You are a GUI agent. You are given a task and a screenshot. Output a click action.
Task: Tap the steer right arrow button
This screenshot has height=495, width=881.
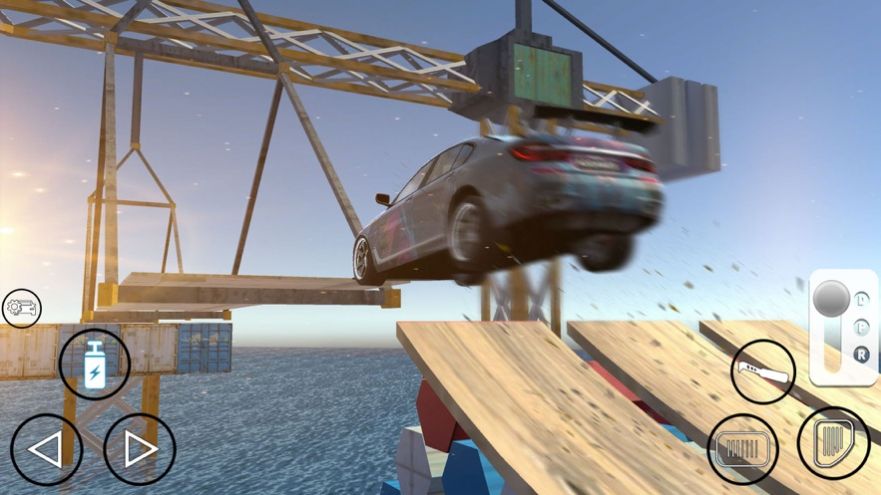pos(139,450)
